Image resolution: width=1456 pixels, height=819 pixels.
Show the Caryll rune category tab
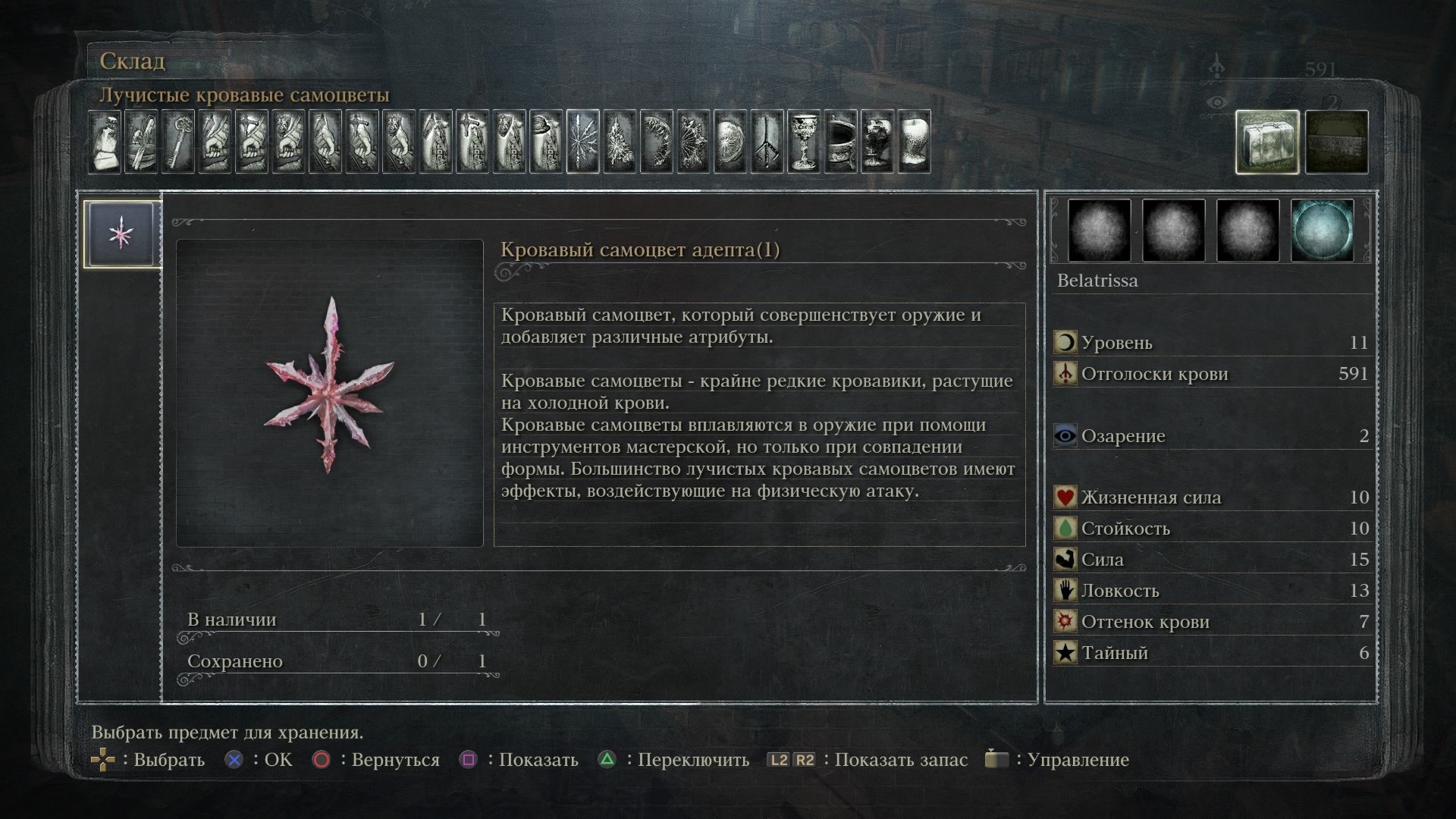click(767, 142)
